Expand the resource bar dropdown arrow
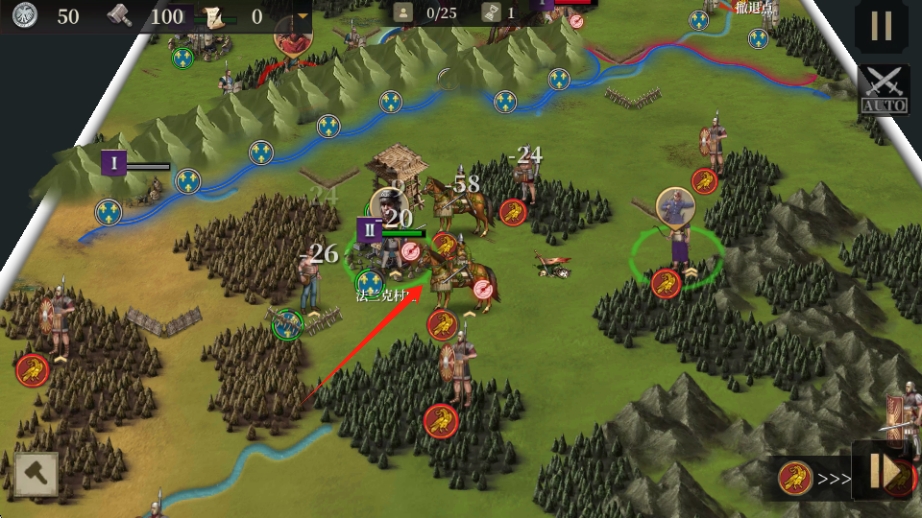Image resolution: width=922 pixels, height=518 pixels. [x=303, y=16]
